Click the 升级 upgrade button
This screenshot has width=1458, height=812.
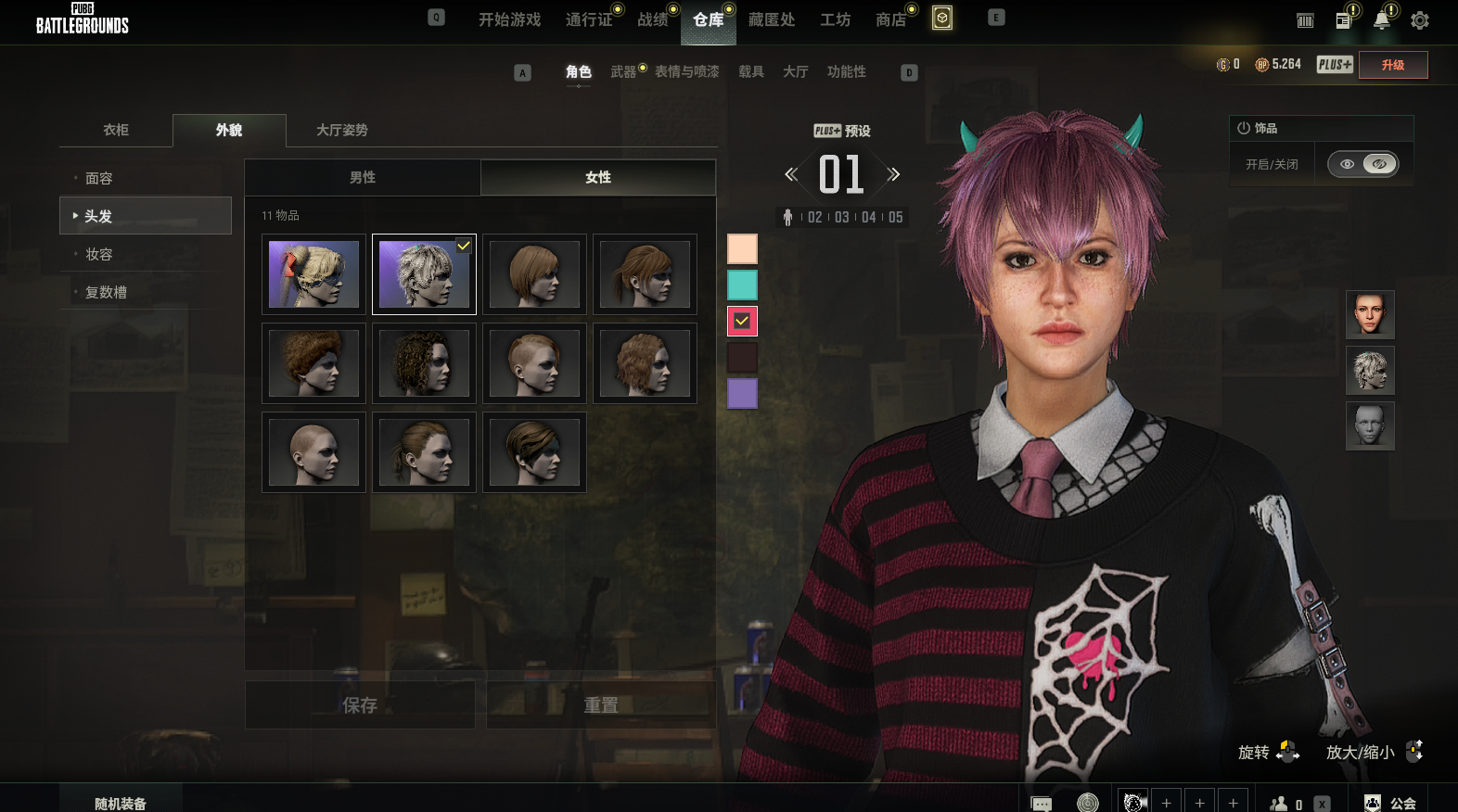[x=1392, y=65]
